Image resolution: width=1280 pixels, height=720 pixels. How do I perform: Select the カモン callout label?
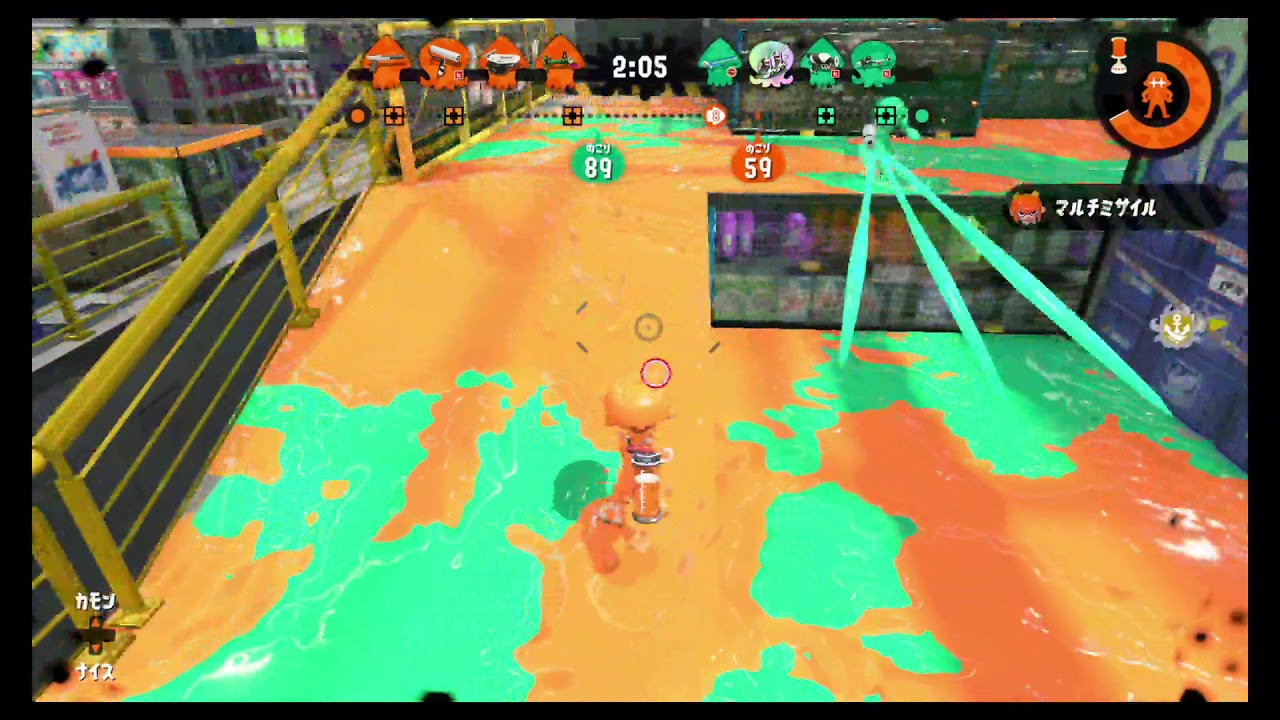(97, 601)
